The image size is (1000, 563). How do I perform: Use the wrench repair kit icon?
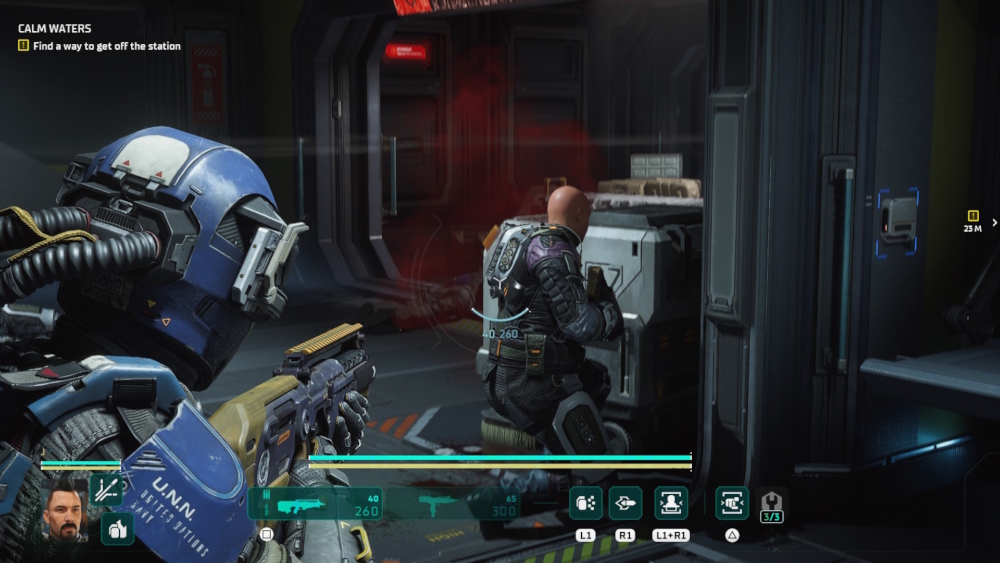click(772, 505)
